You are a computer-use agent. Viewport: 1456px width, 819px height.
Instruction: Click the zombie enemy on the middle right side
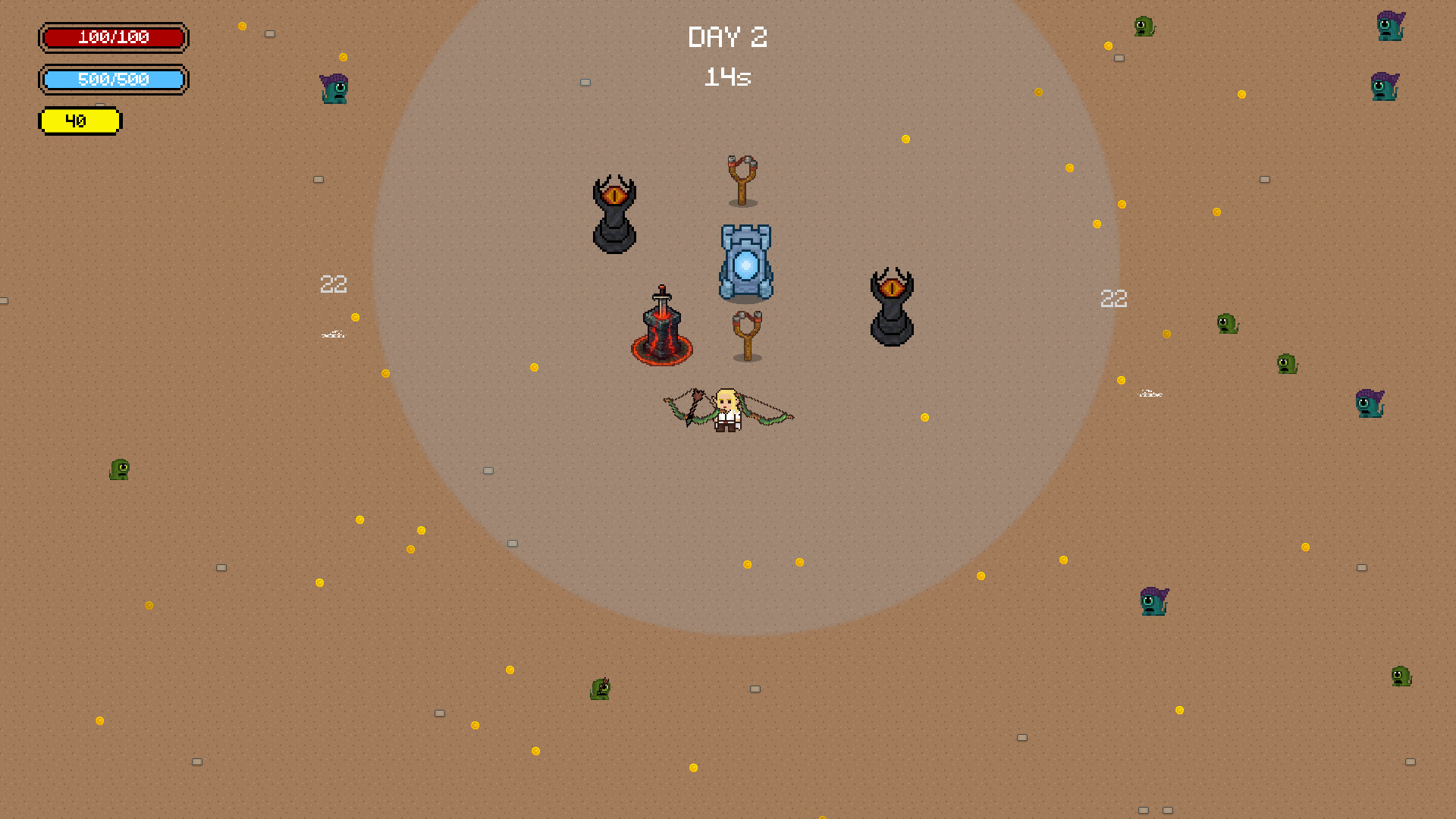point(1369,404)
